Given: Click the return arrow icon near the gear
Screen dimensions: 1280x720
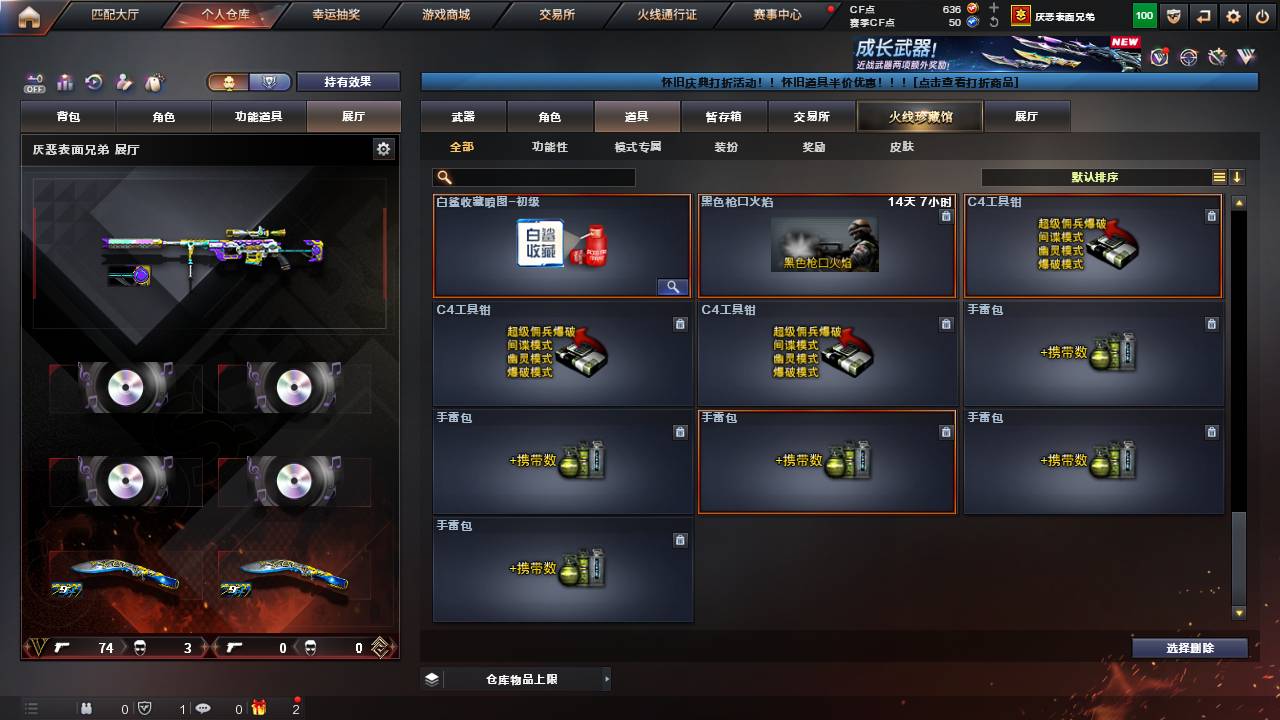Looking at the screenshot, I should pos(1204,15).
